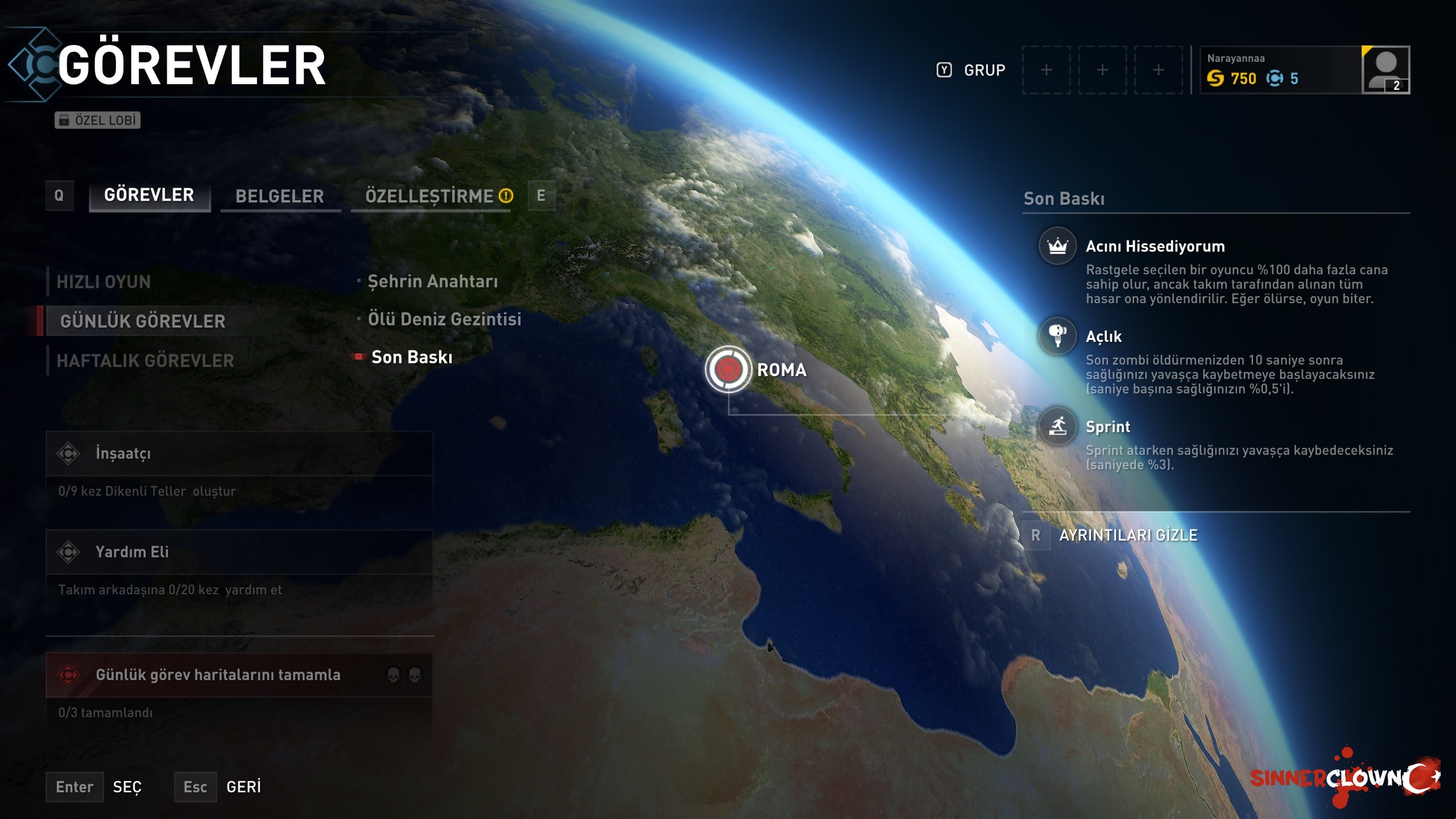Click the ROMA target marker on the map

pyautogui.click(x=728, y=370)
